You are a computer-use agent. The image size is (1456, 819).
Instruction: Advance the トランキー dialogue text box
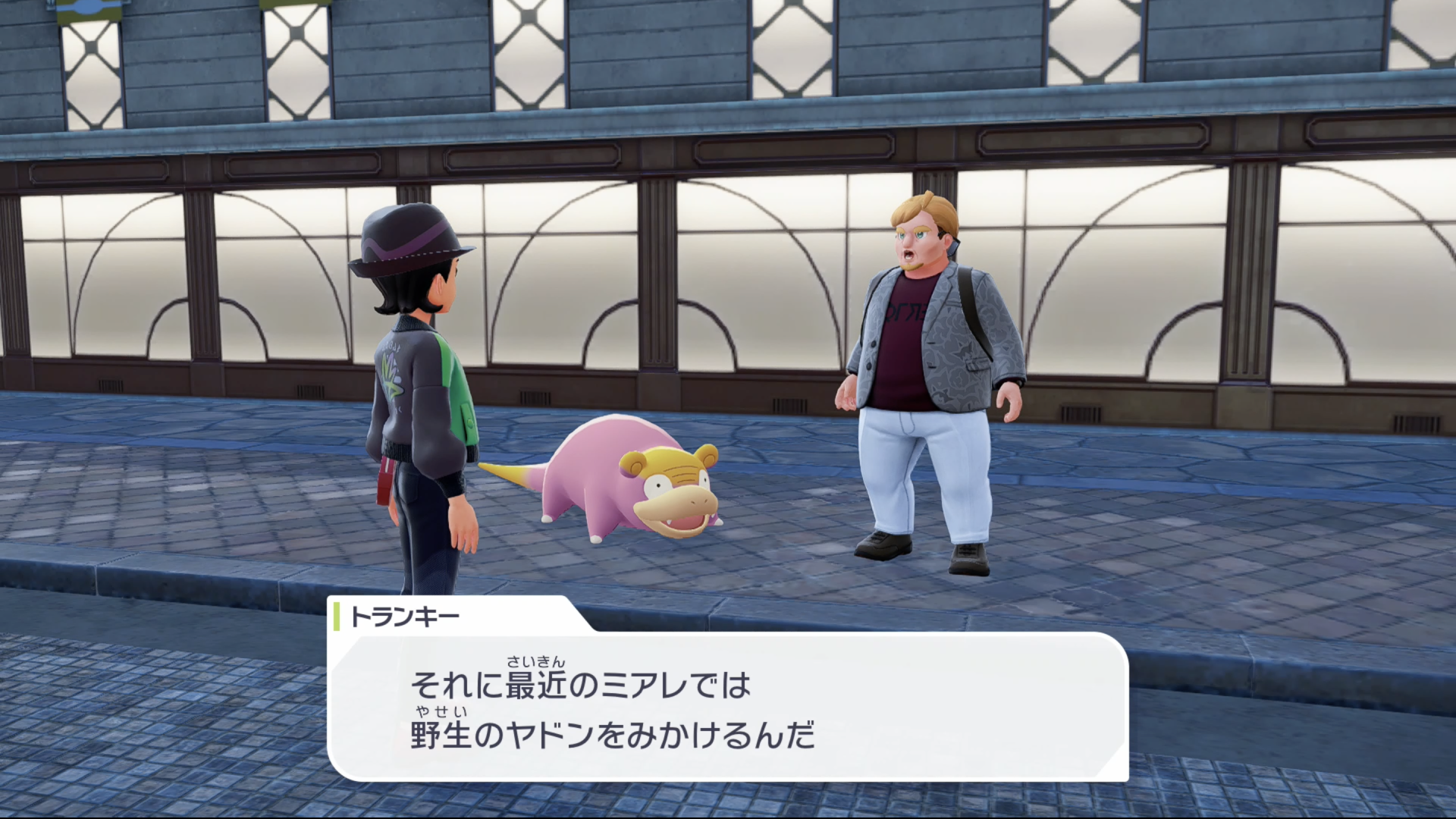click(x=728, y=707)
